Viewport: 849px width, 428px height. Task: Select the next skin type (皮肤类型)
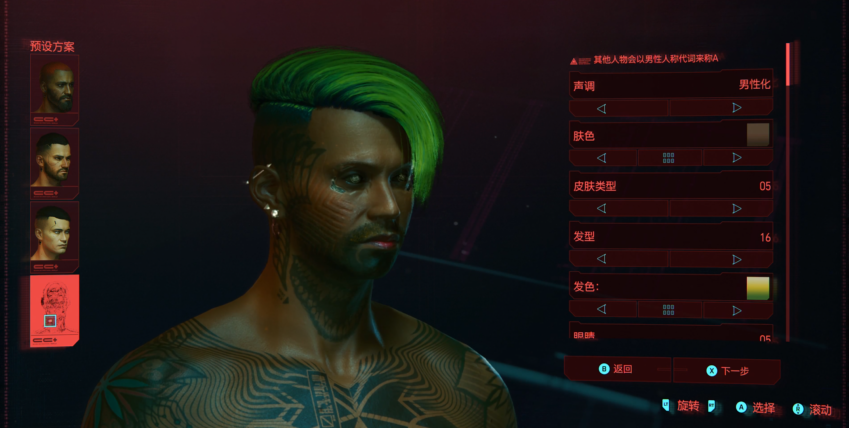coord(737,208)
